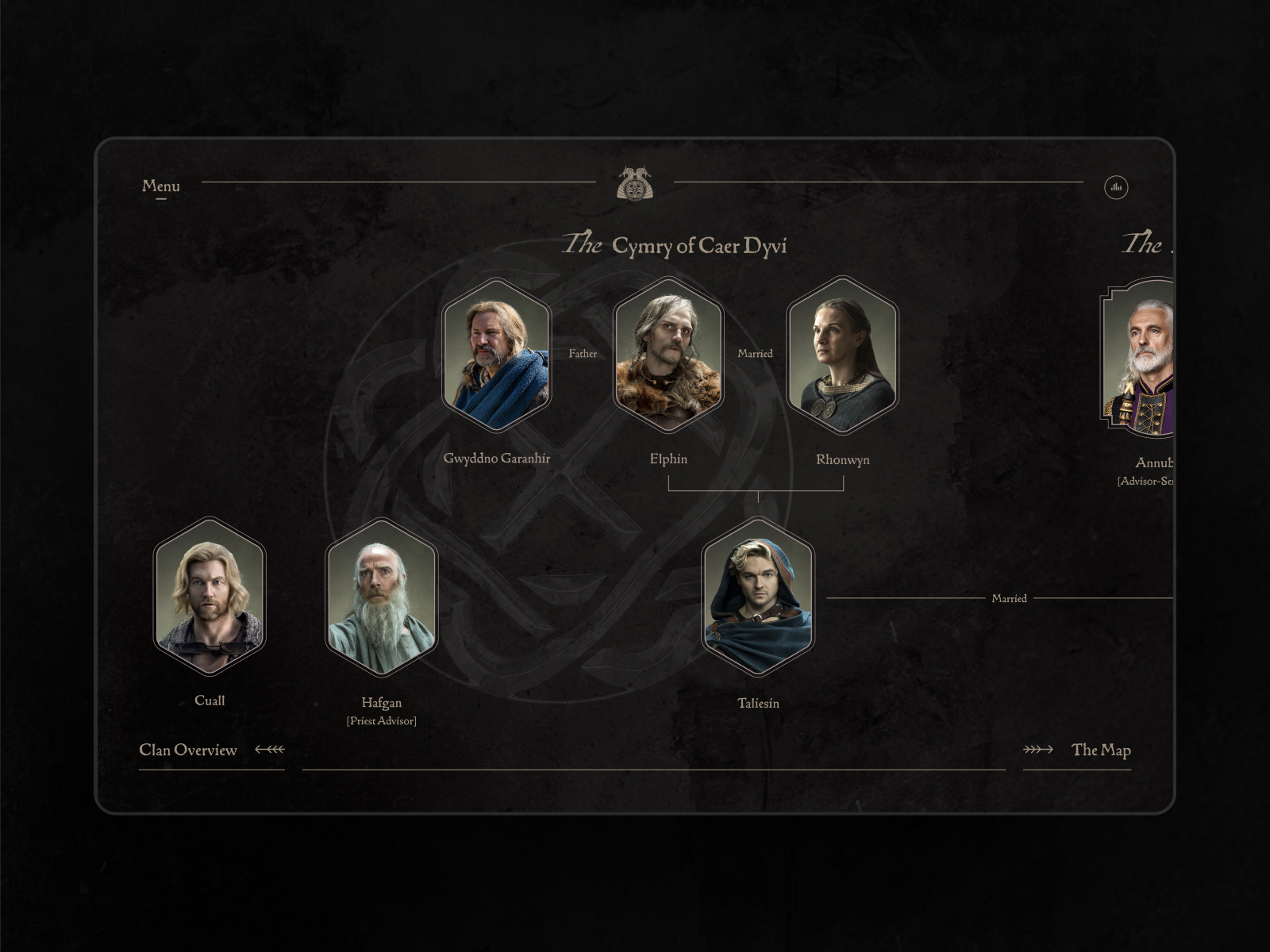The width and height of the screenshot is (1270, 952).
Task: Click the ornate frame around Annub's portrait
Action: (x=1143, y=366)
